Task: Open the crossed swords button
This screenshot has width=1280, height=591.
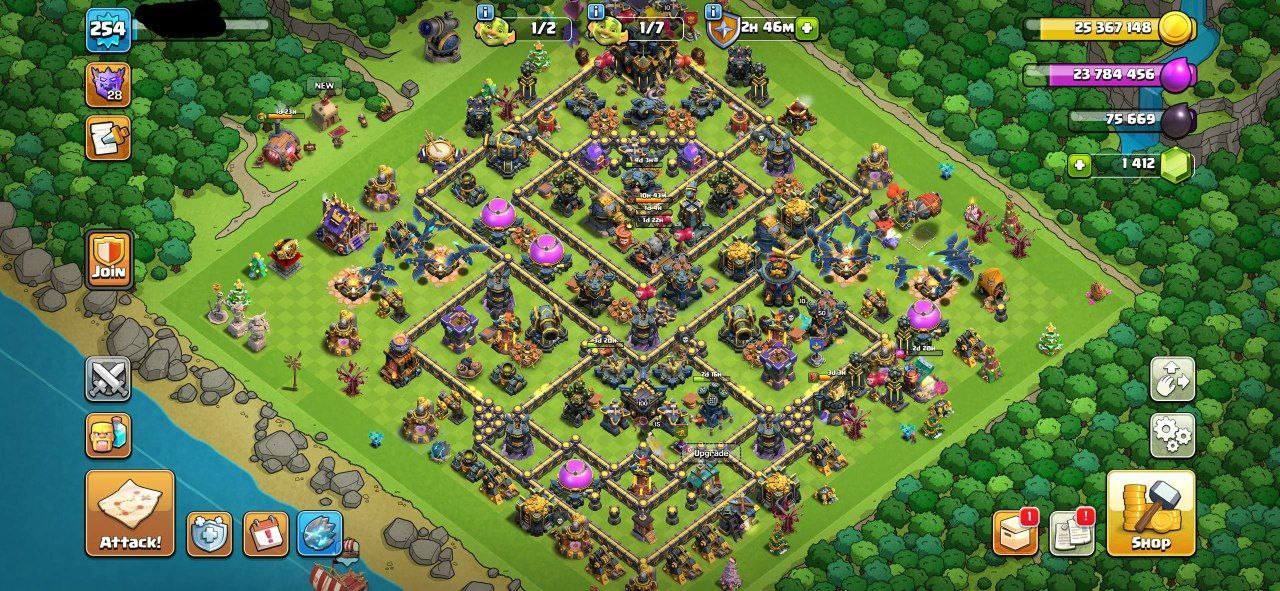Action: coord(108,379)
